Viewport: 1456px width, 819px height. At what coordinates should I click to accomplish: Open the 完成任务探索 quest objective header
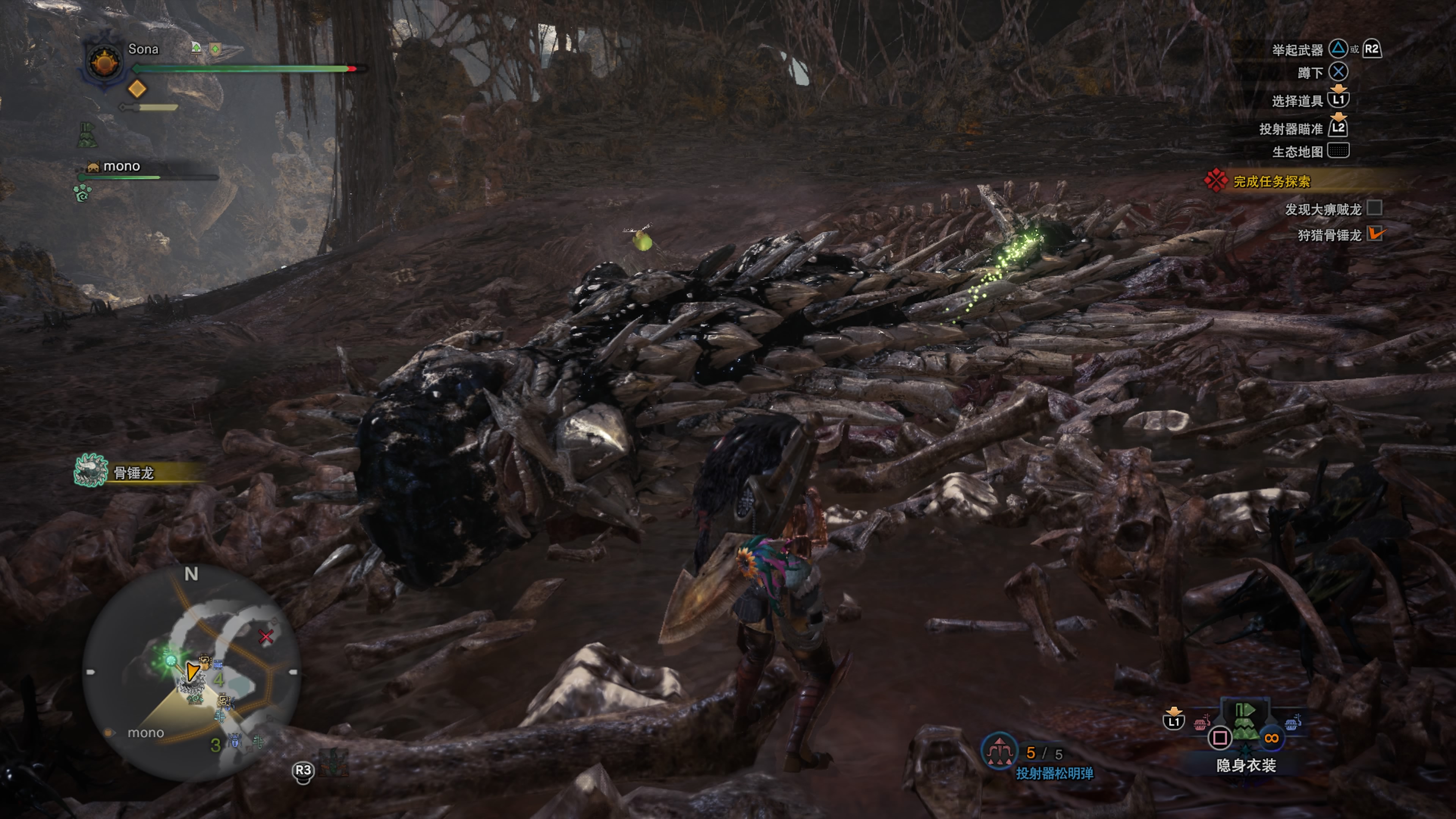click(x=1272, y=182)
